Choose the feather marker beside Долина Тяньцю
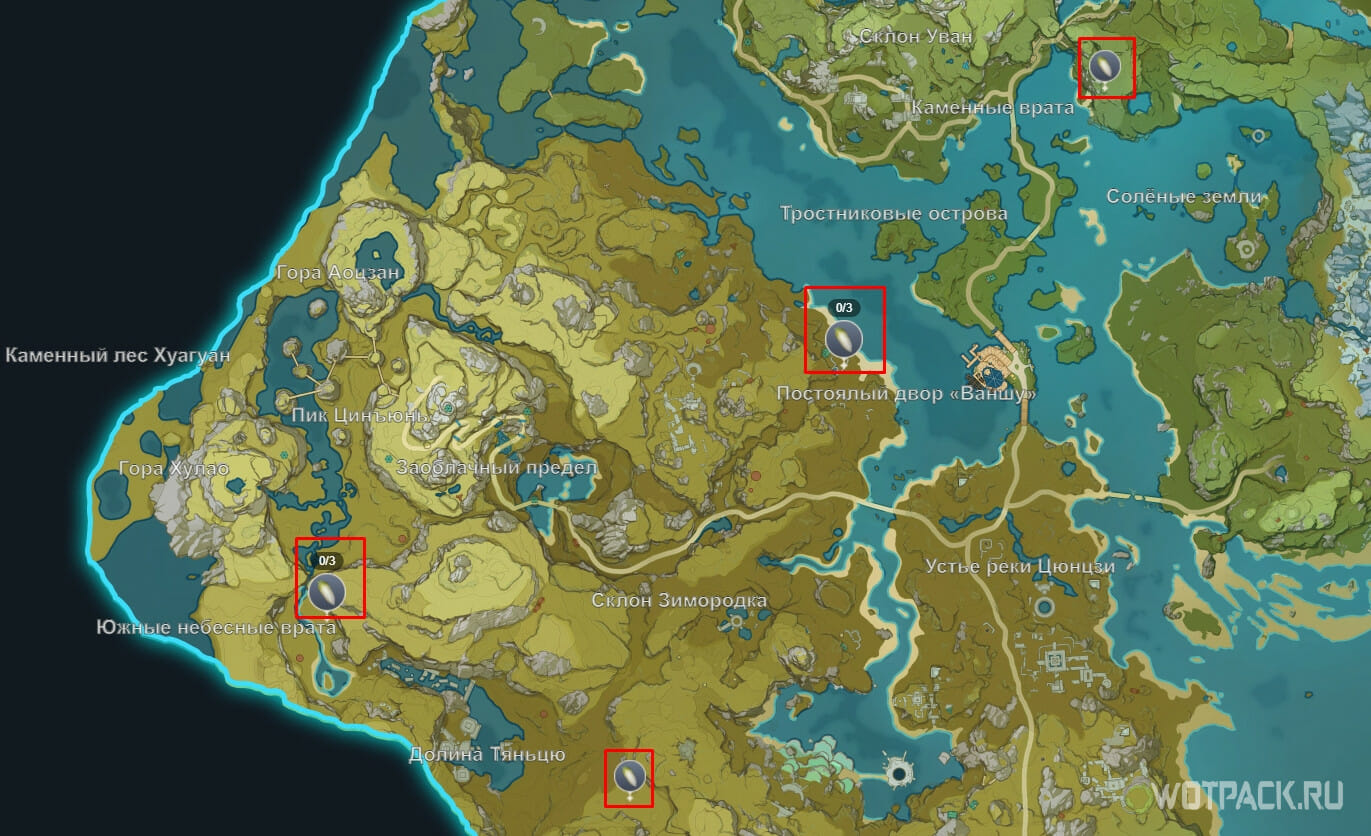The height and width of the screenshot is (836, 1371). 629,775
